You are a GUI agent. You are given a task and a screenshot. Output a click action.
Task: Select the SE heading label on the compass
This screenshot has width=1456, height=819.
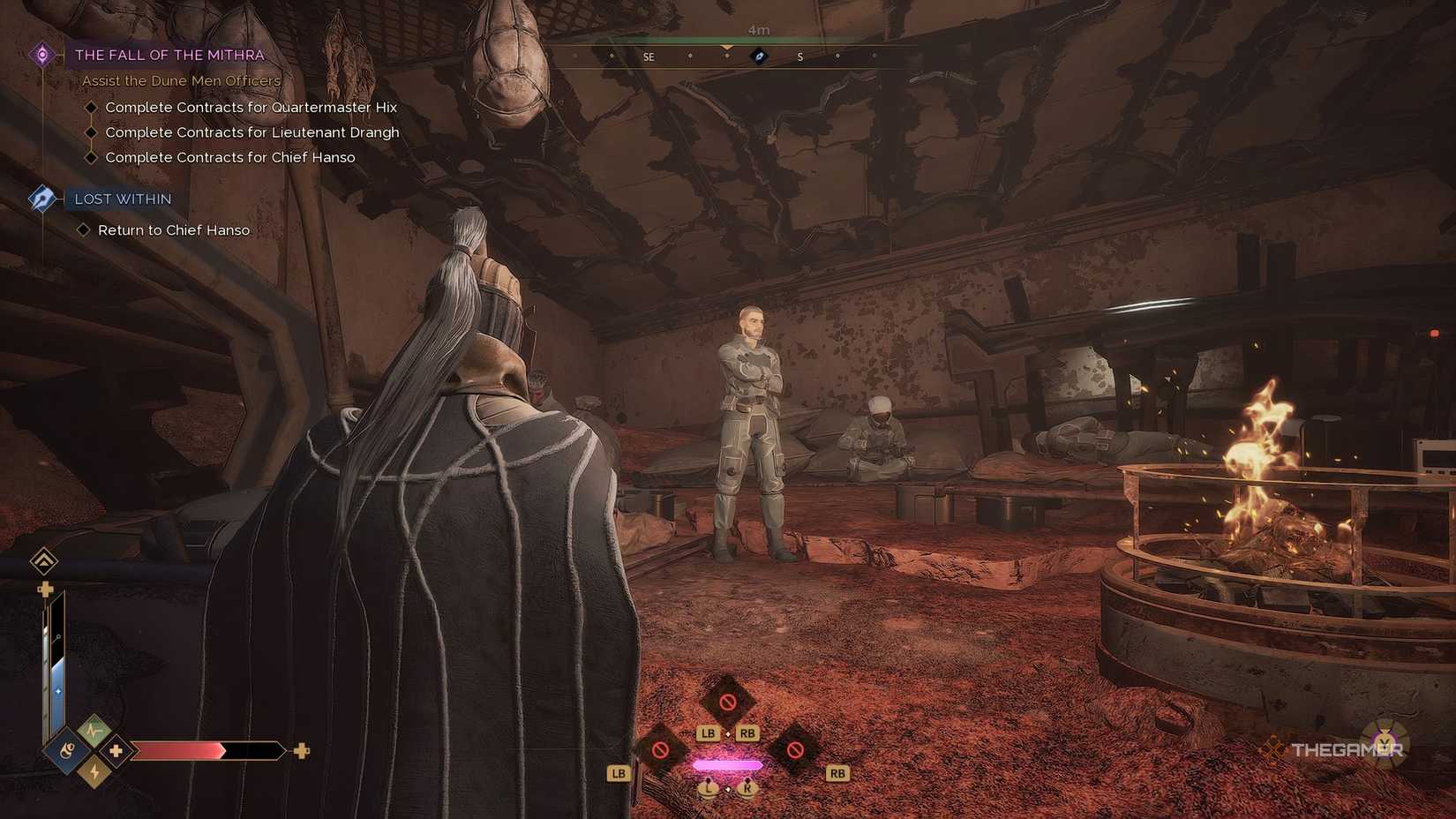pyautogui.click(x=649, y=56)
